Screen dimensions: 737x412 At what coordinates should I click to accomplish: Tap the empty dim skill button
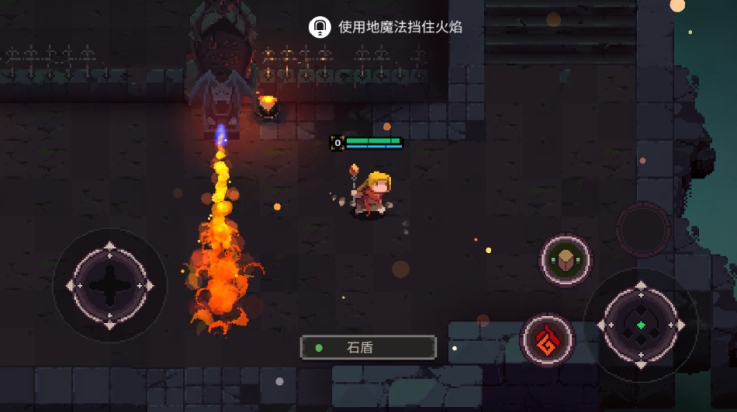643,229
